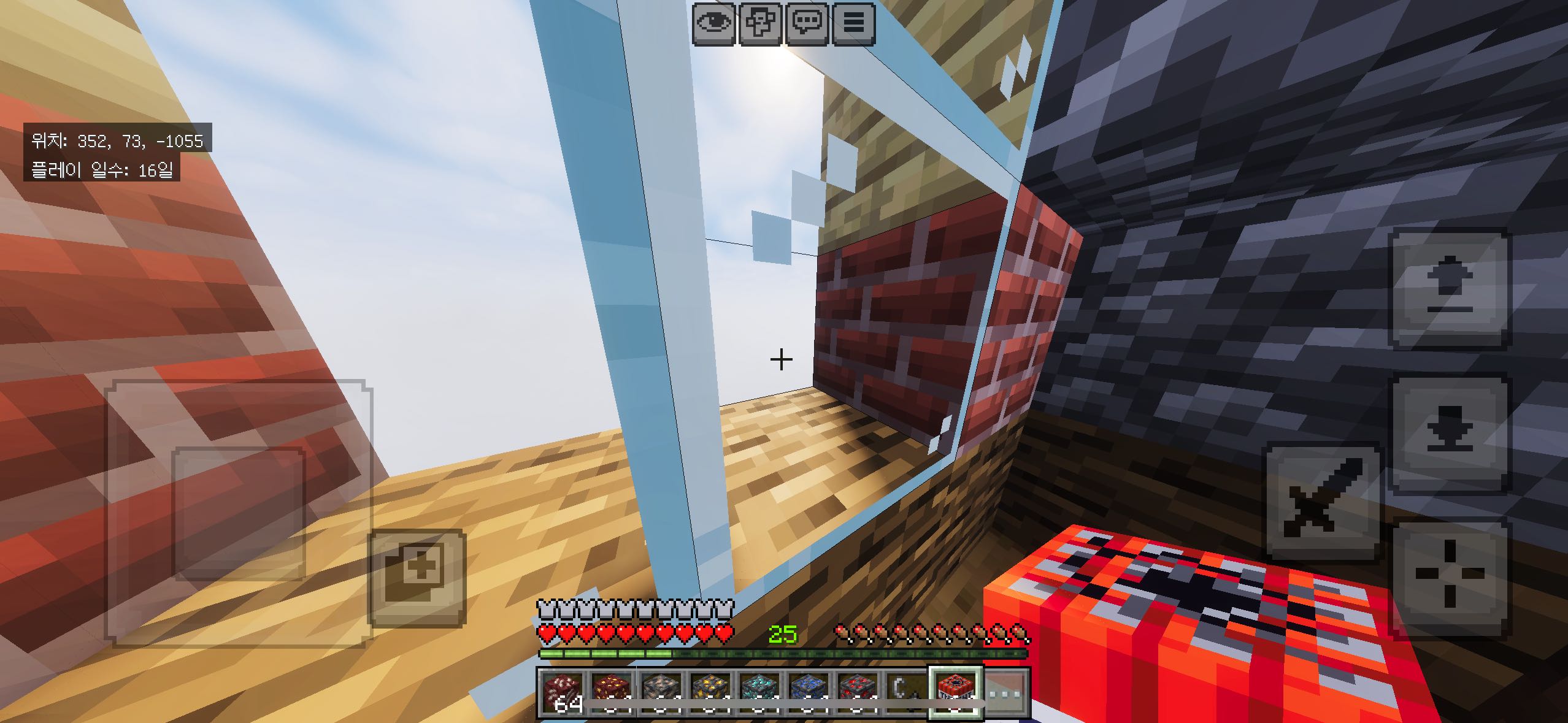1568x723 pixels.
Task: Open the emote menu button
Action: click(x=761, y=24)
